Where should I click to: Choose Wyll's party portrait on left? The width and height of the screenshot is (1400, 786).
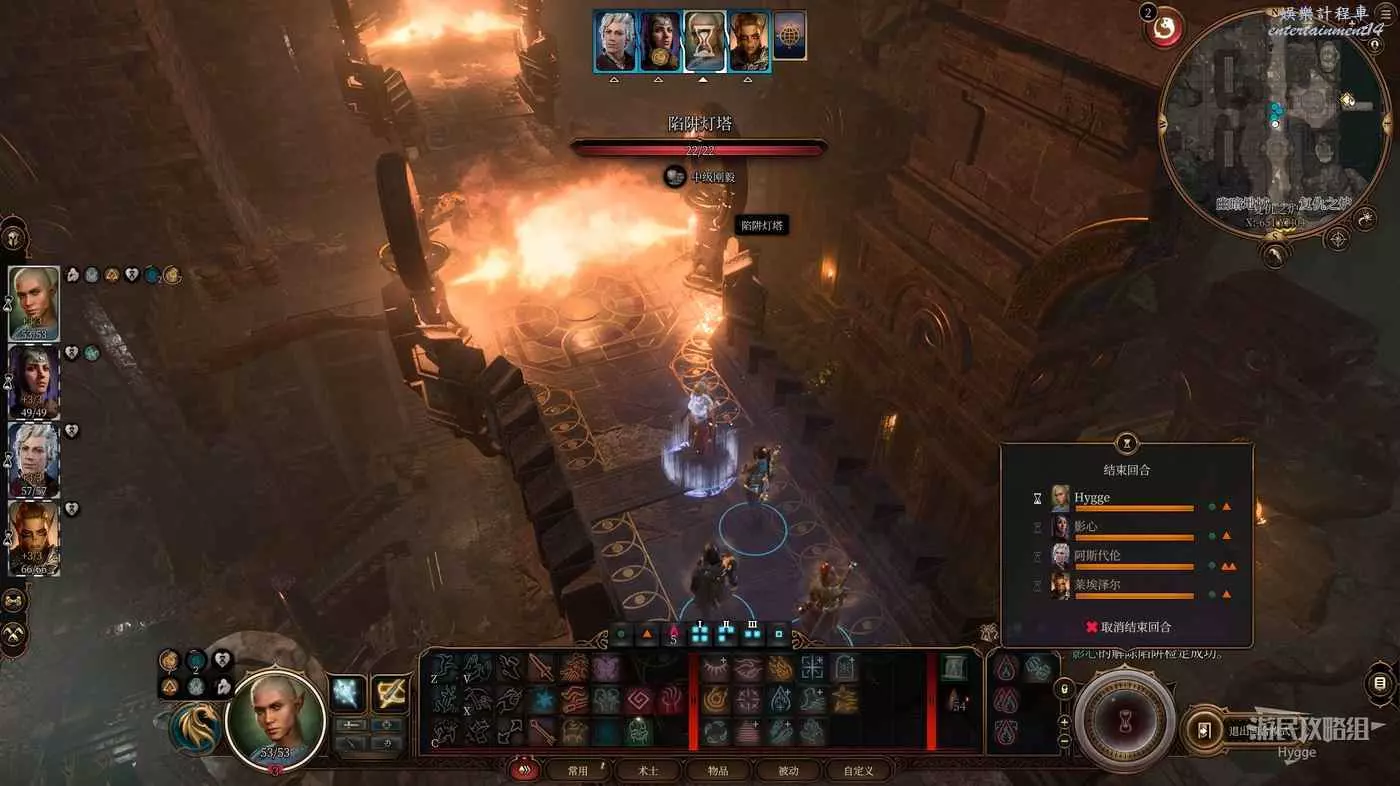(34, 537)
